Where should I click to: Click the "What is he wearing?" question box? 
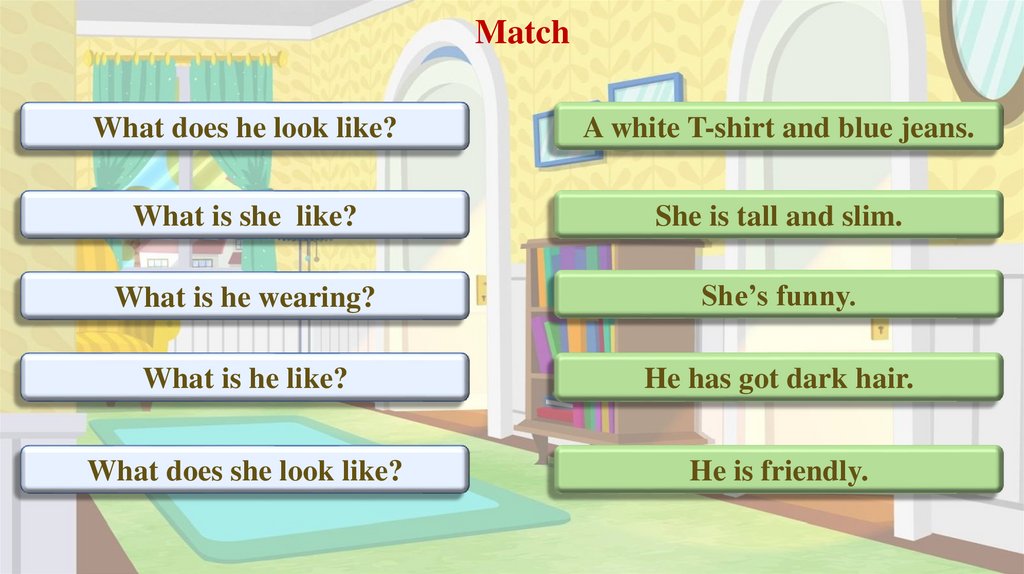click(x=244, y=296)
